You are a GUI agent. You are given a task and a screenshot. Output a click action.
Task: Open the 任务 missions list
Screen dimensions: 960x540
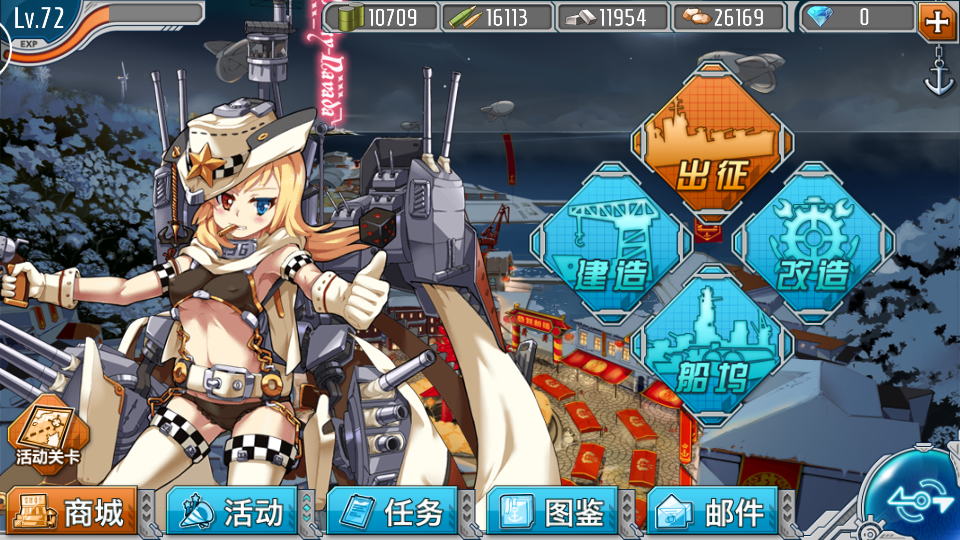pos(392,513)
